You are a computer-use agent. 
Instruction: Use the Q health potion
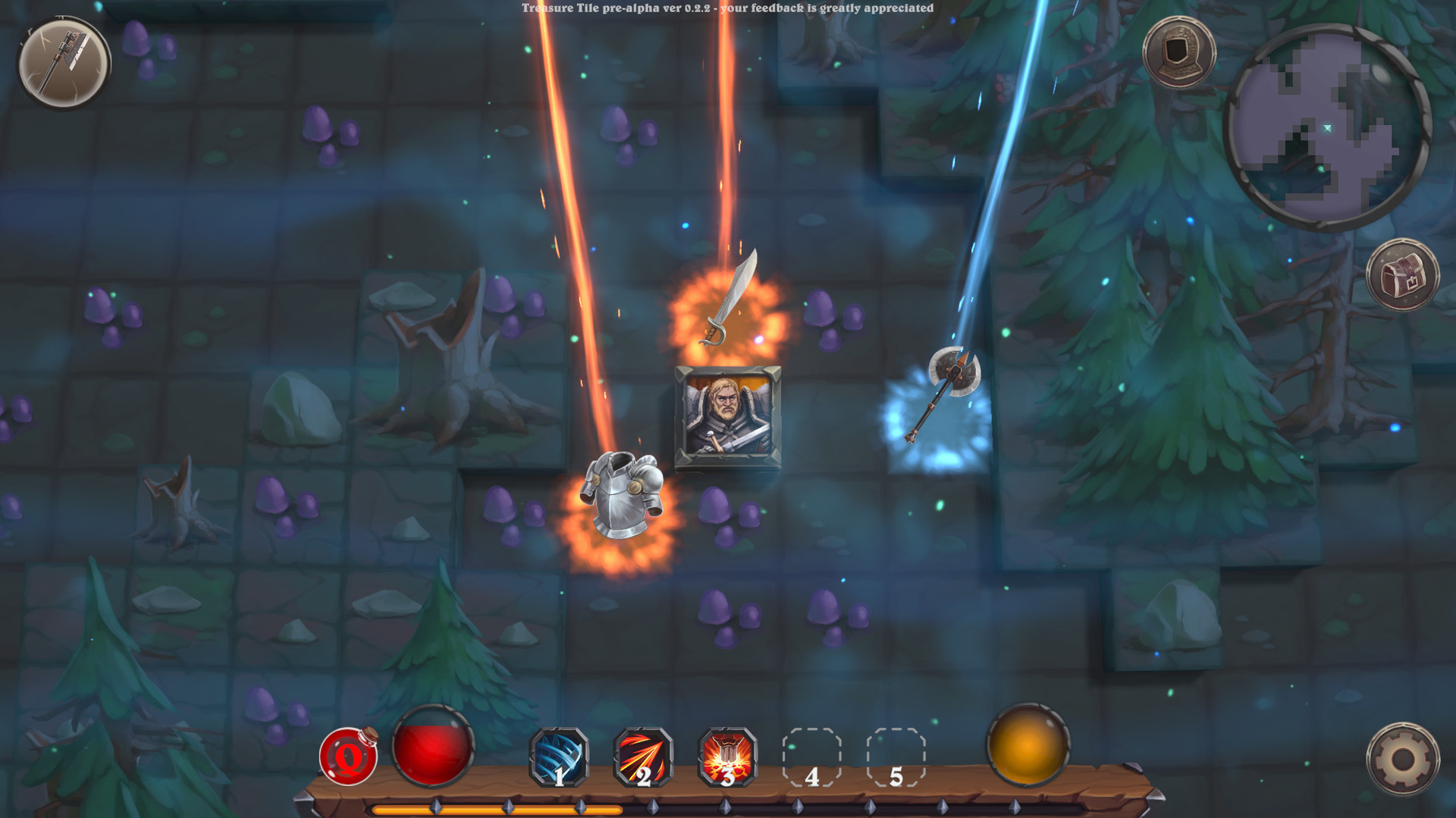coord(349,756)
